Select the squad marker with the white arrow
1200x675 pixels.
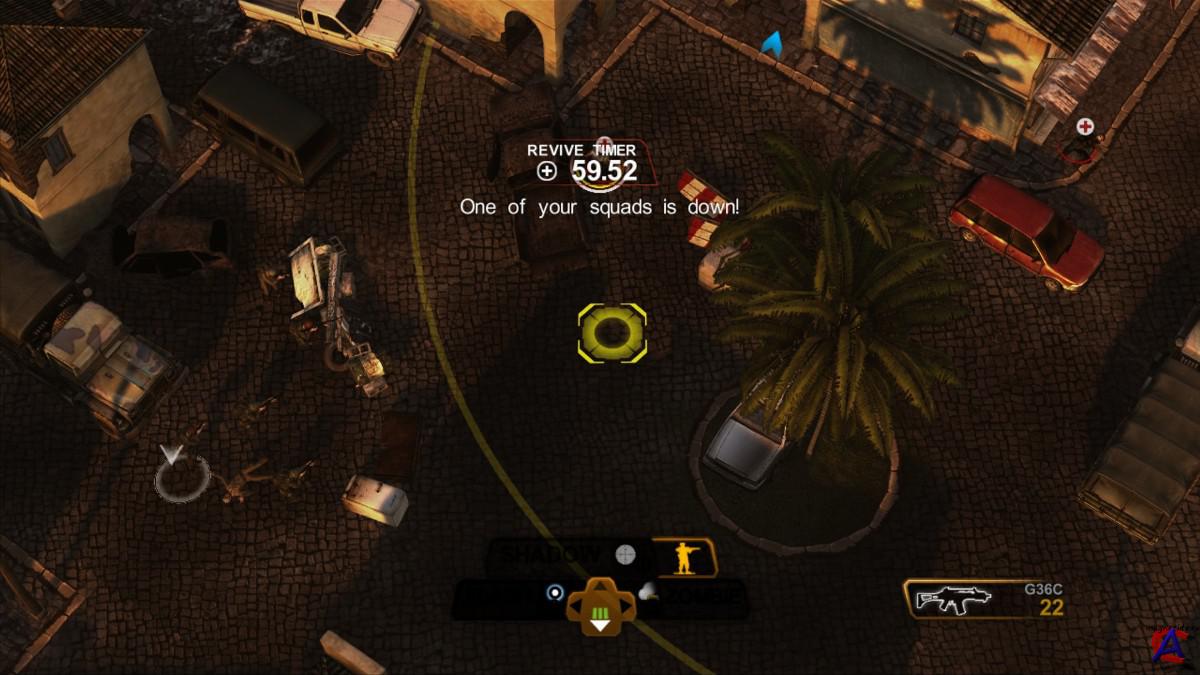[x=181, y=473]
